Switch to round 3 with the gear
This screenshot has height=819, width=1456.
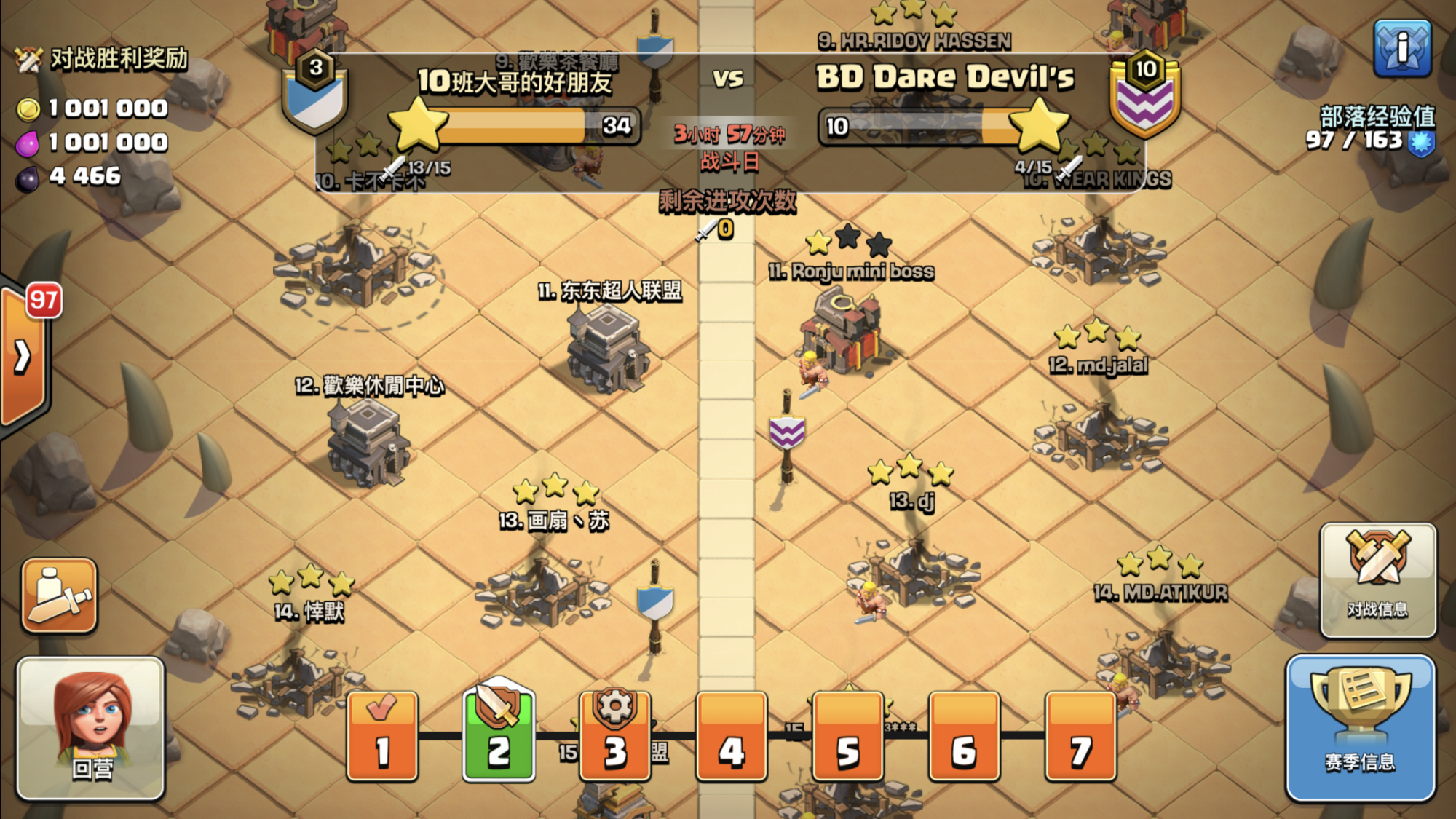pos(615,735)
